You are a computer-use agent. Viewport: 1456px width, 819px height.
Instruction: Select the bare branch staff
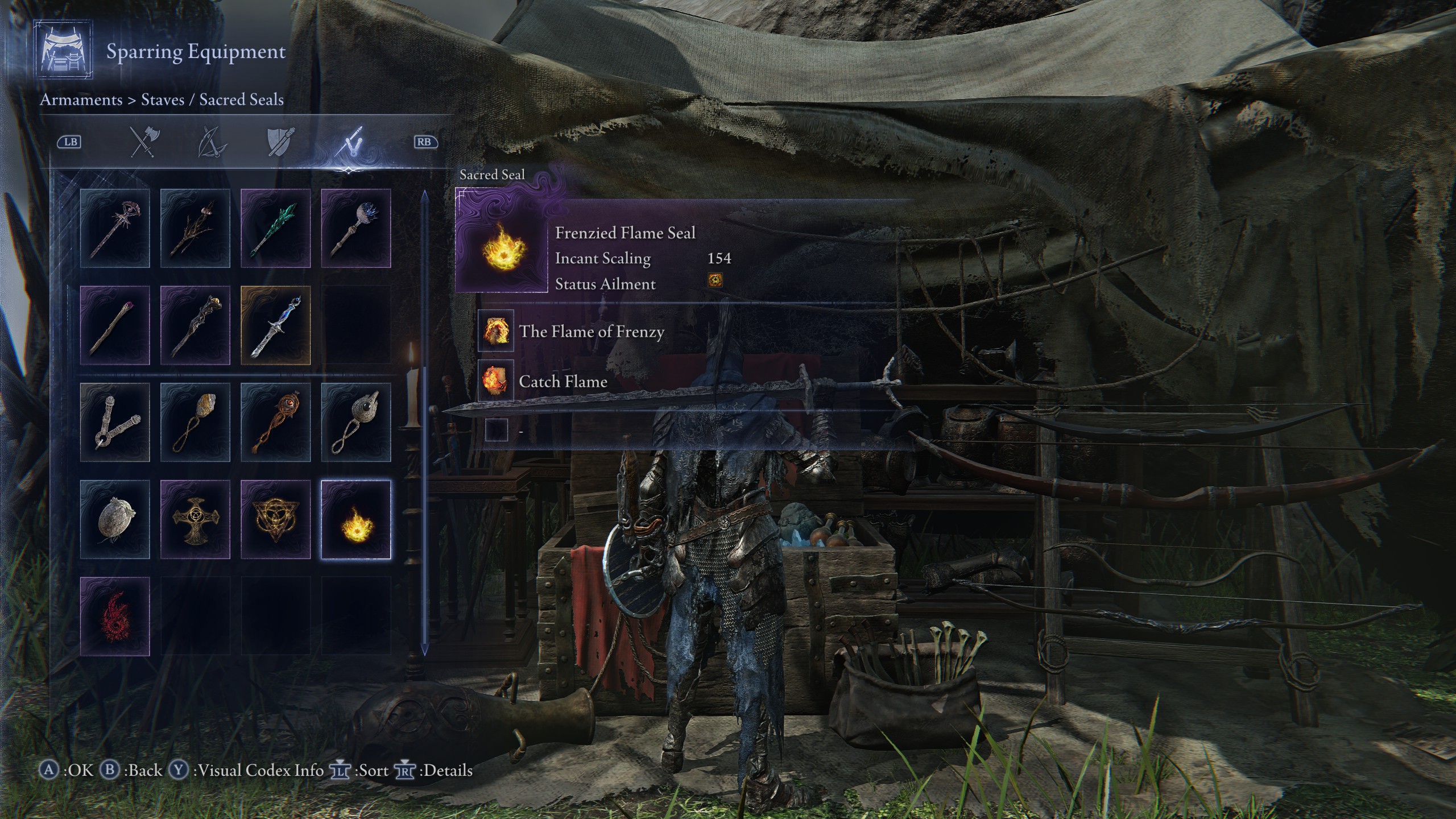(195, 228)
